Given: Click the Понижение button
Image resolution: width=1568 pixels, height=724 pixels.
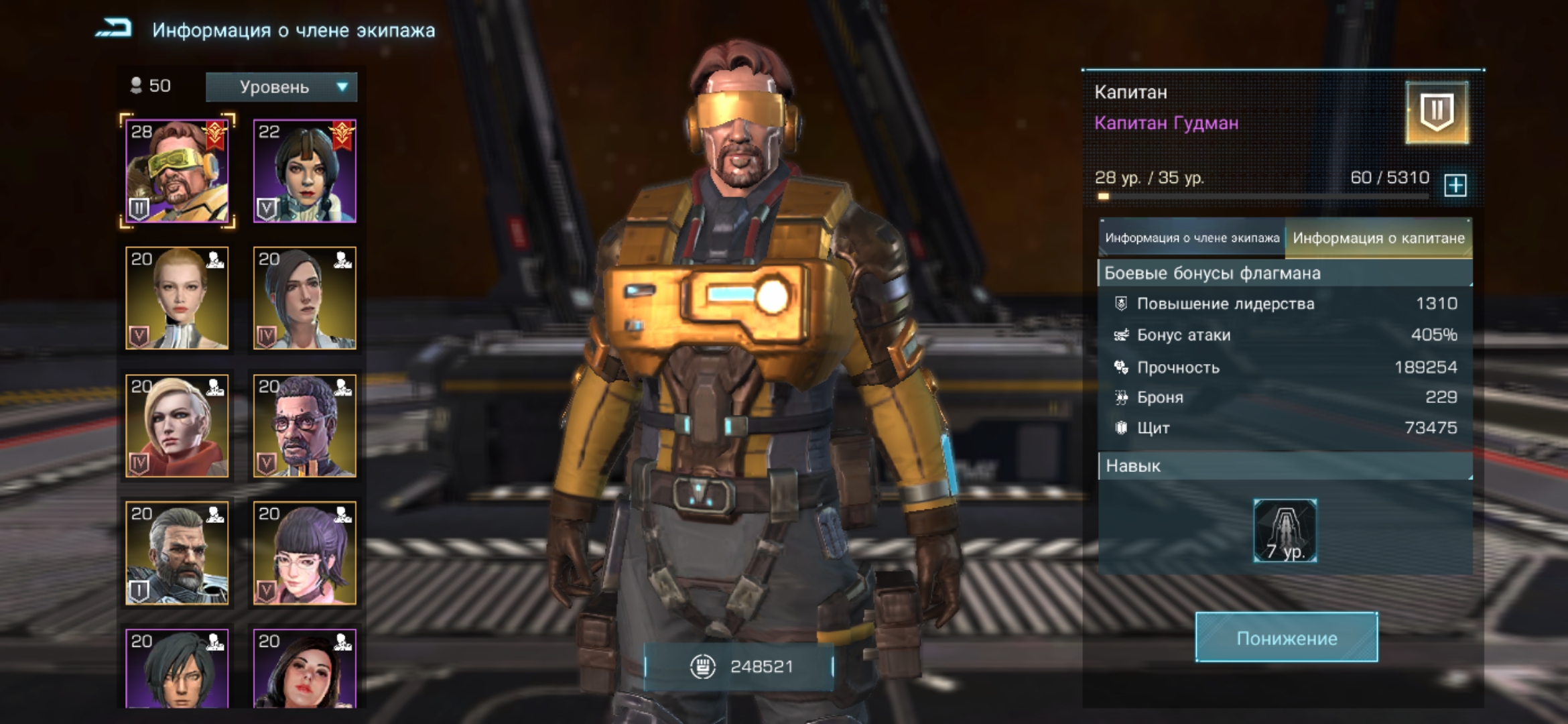Looking at the screenshot, I should coord(1287,638).
